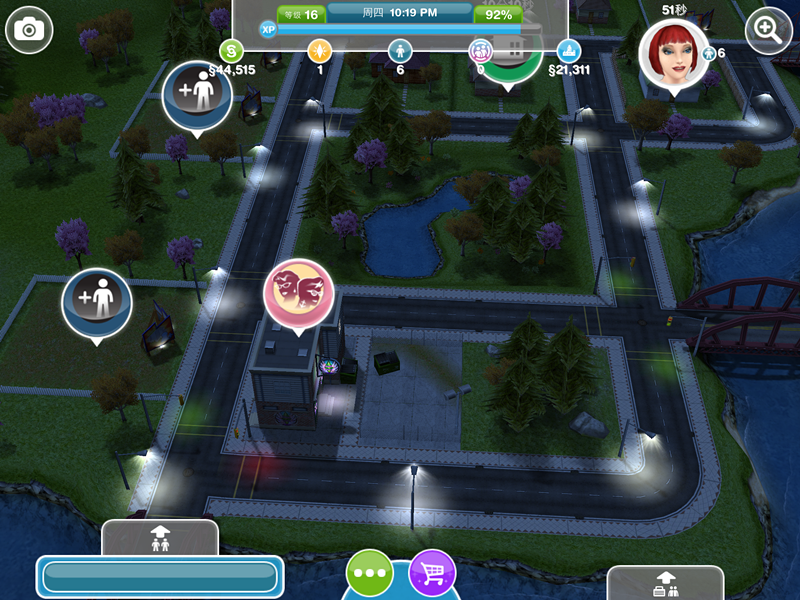
Task: Tap the camera screenshot button
Action: (x=29, y=30)
